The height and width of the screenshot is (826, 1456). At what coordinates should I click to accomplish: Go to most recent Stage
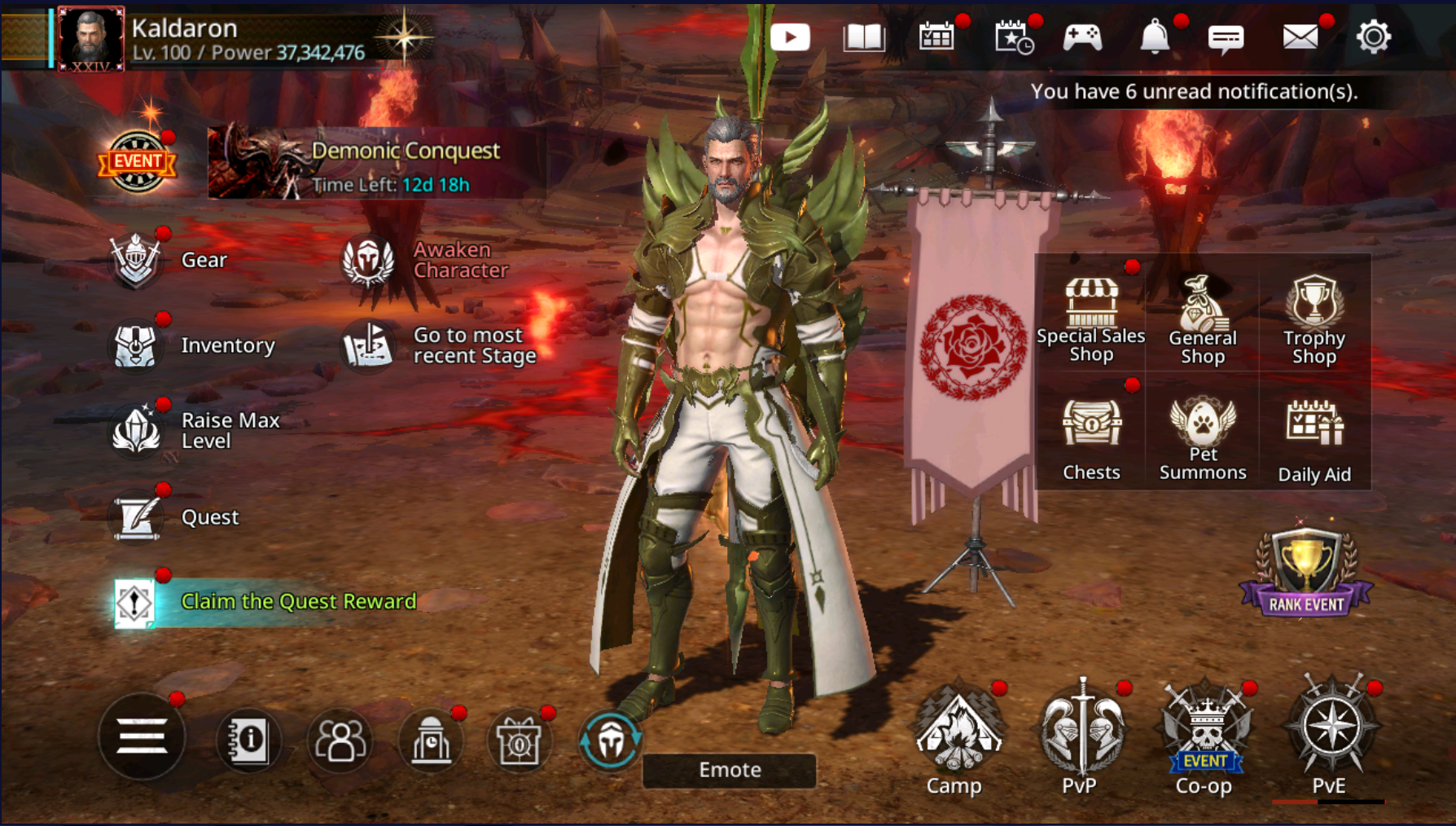(x=440, y=345)
